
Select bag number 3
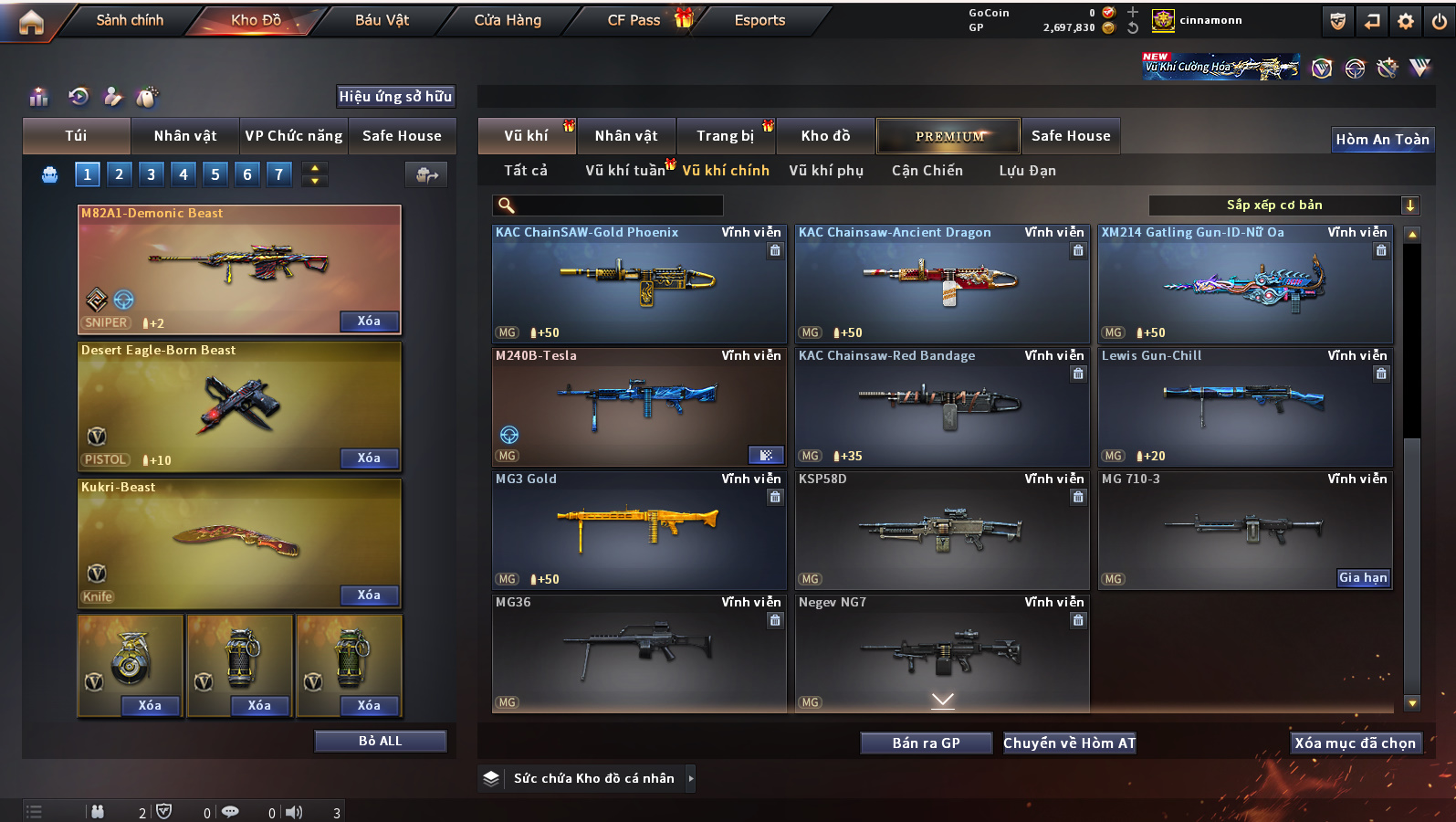[152, 174]
